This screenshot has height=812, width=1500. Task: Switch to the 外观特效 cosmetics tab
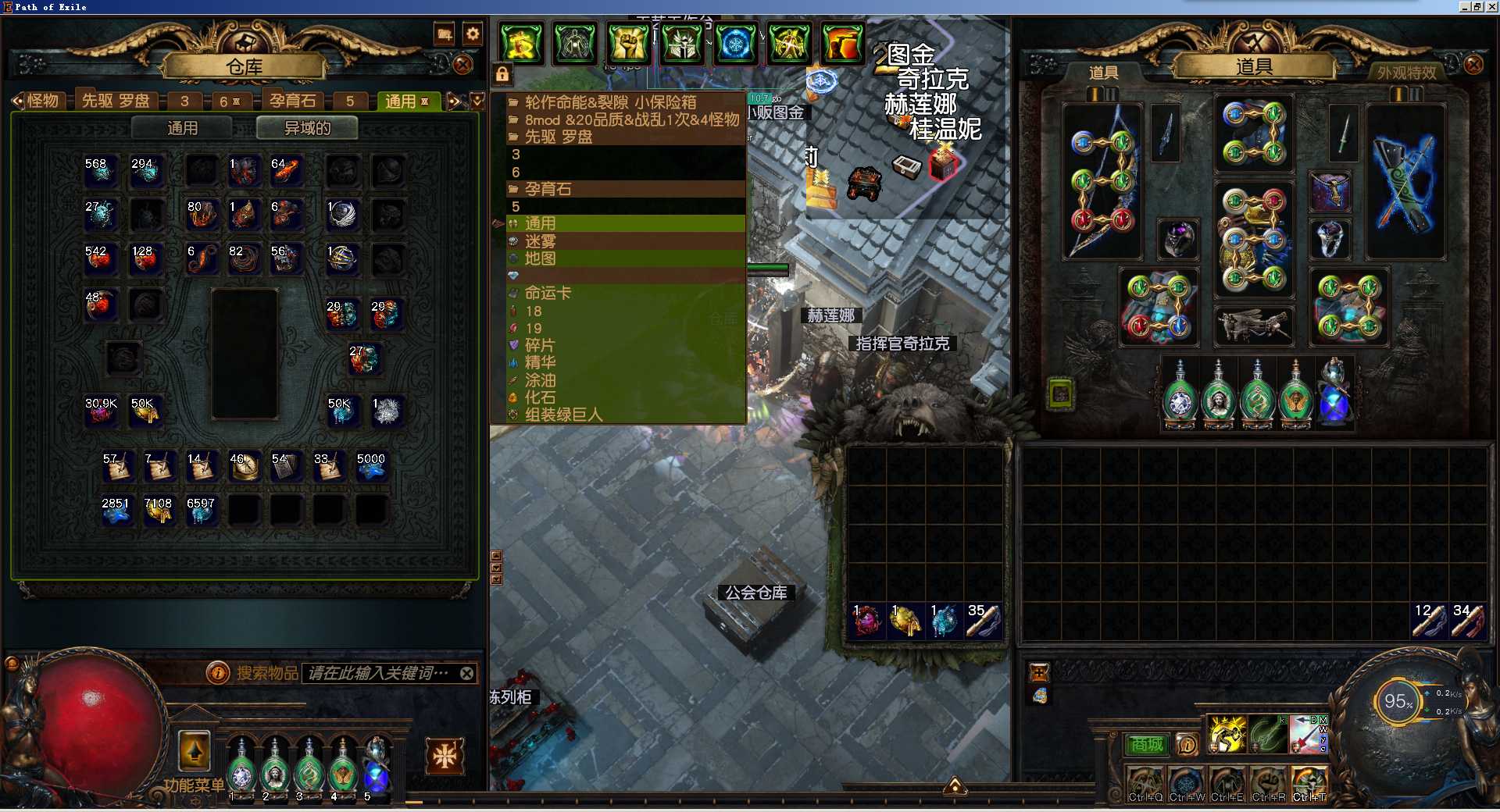1406,73
